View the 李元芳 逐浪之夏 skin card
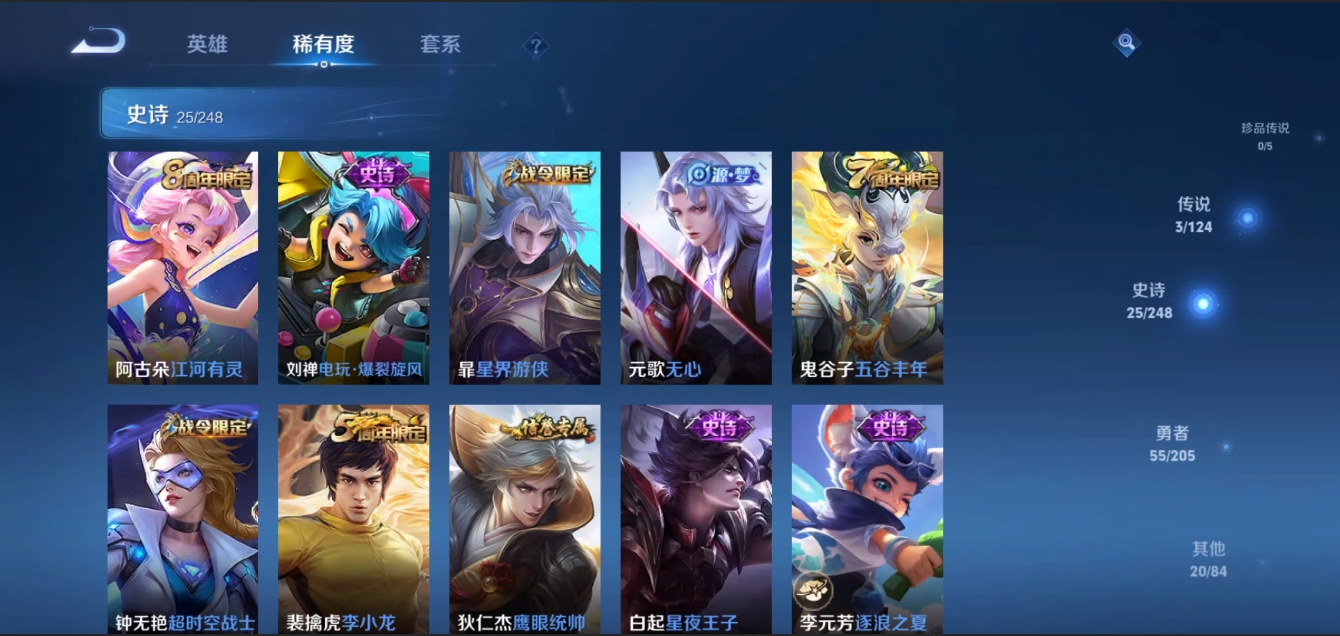This screenshot has height=636, width=1340. point(867,519)
